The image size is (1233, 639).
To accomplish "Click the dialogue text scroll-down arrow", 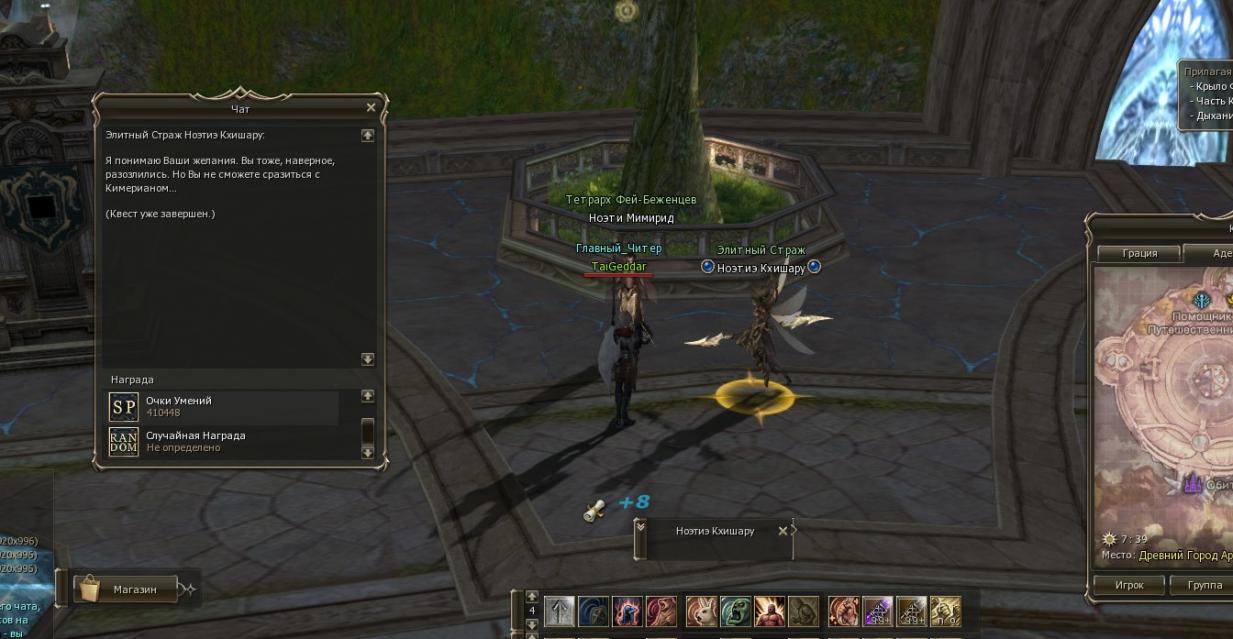I will pyautogui.click(x=367, y=358).
